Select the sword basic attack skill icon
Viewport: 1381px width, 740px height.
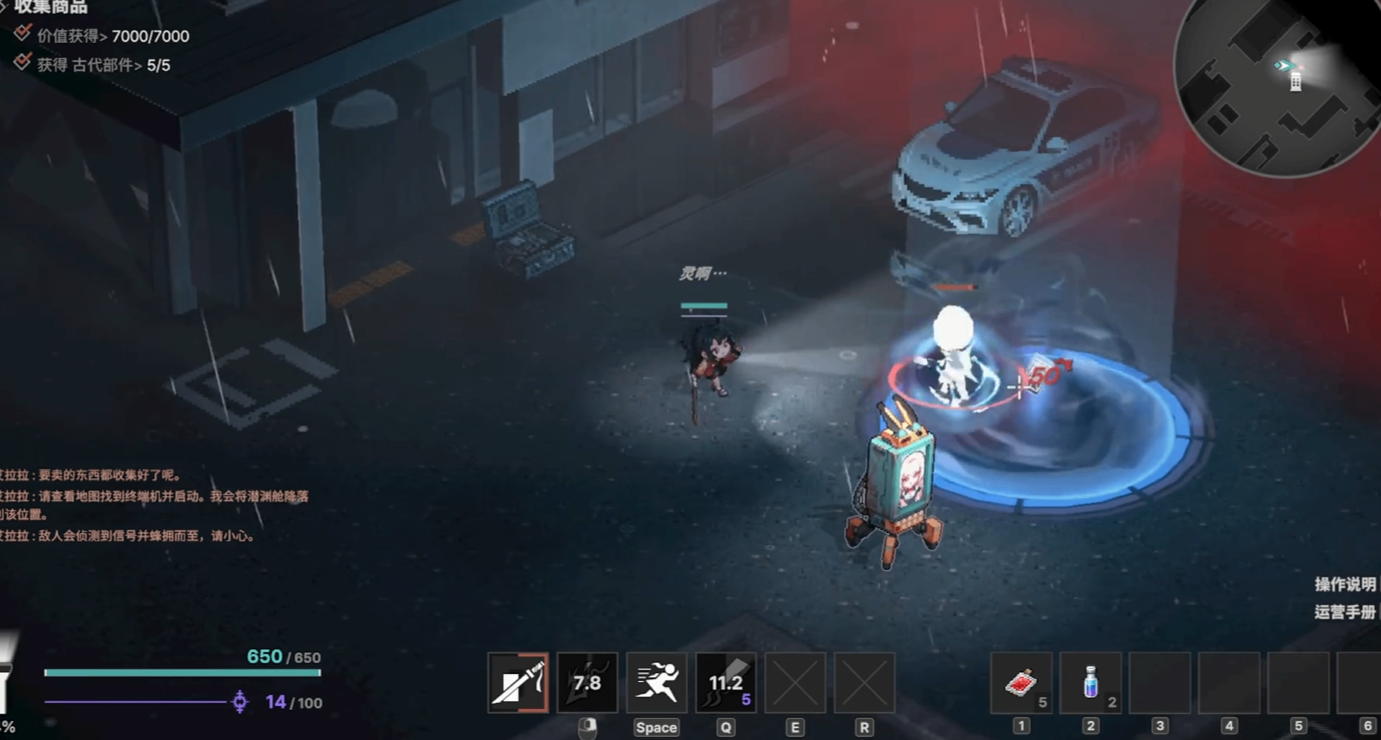pyautogui.click(x=518, y=683)
